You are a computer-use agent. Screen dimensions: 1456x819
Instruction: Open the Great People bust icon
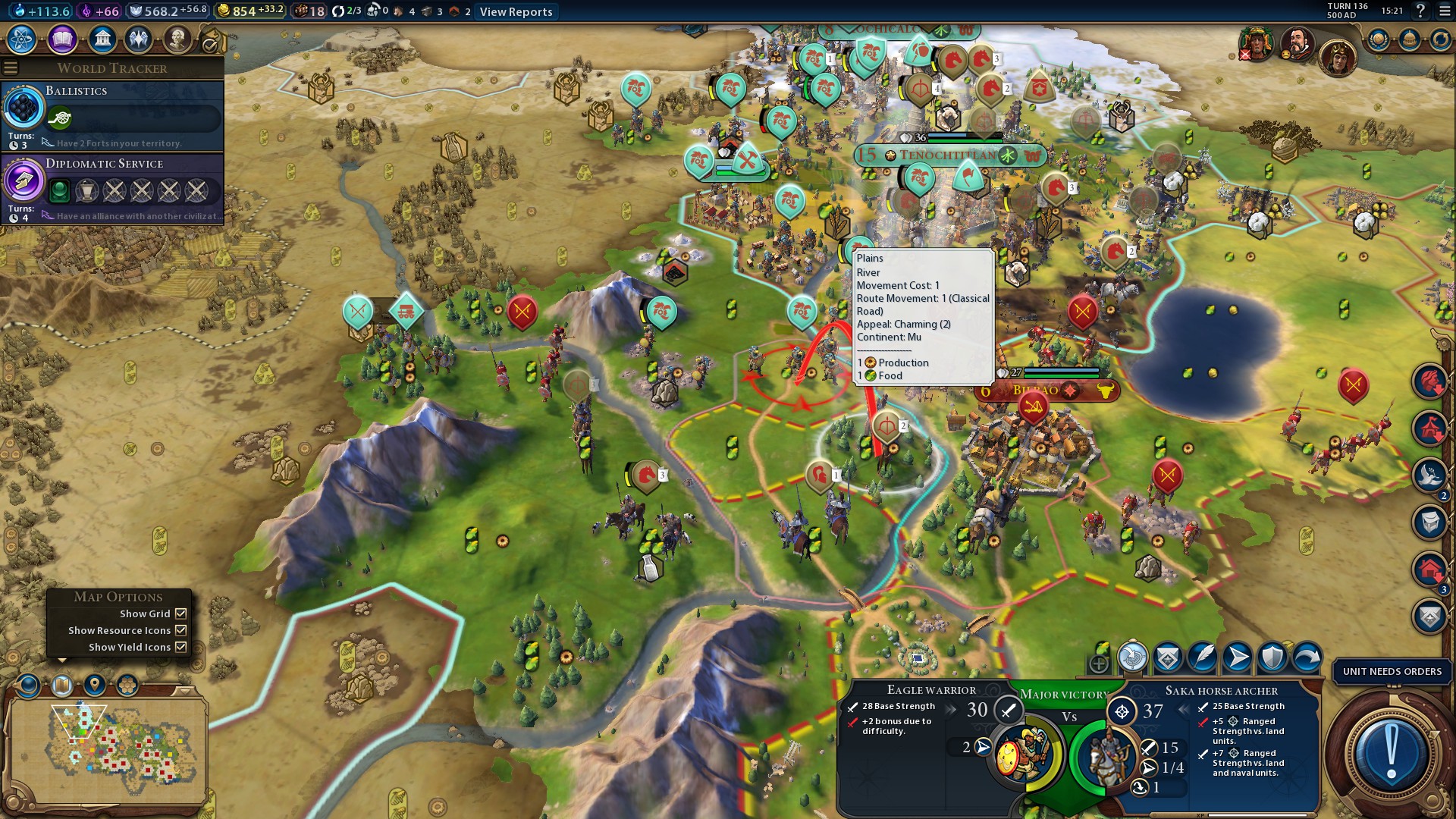(x=177, y=39)
